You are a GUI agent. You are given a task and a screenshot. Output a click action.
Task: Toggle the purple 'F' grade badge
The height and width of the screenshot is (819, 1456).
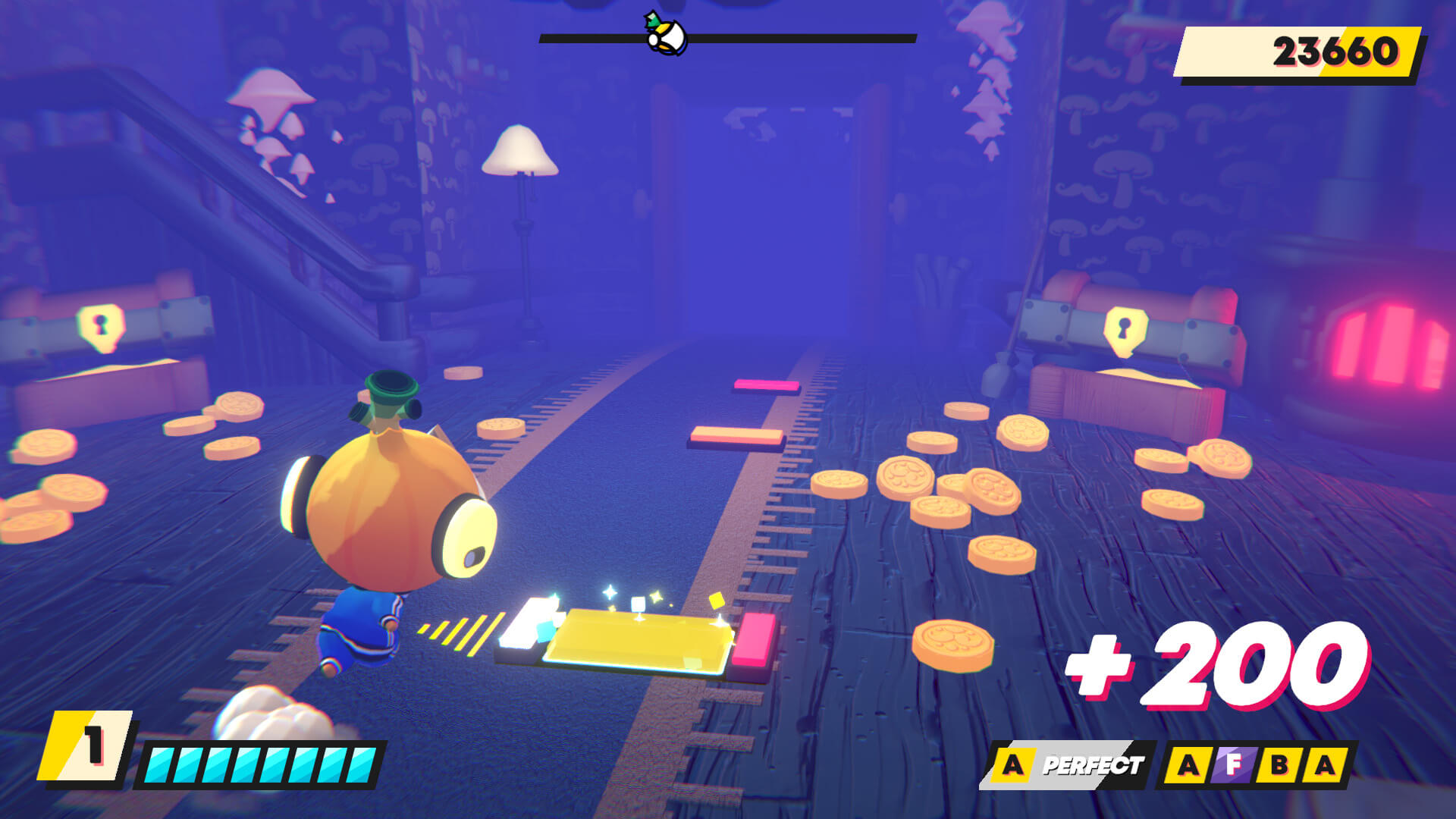tap(1235, 764)
